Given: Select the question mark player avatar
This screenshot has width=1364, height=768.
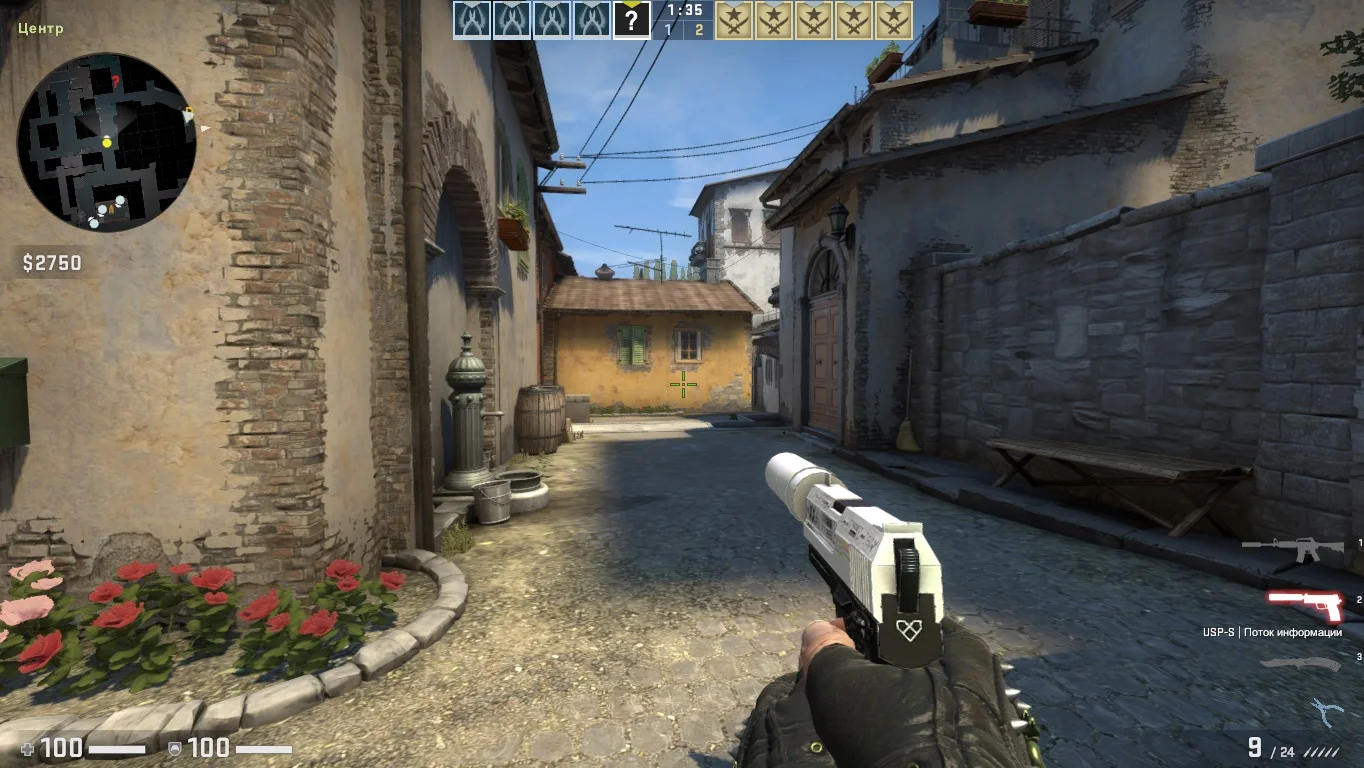Looking at the screenshot, I should tap(631, 20).
